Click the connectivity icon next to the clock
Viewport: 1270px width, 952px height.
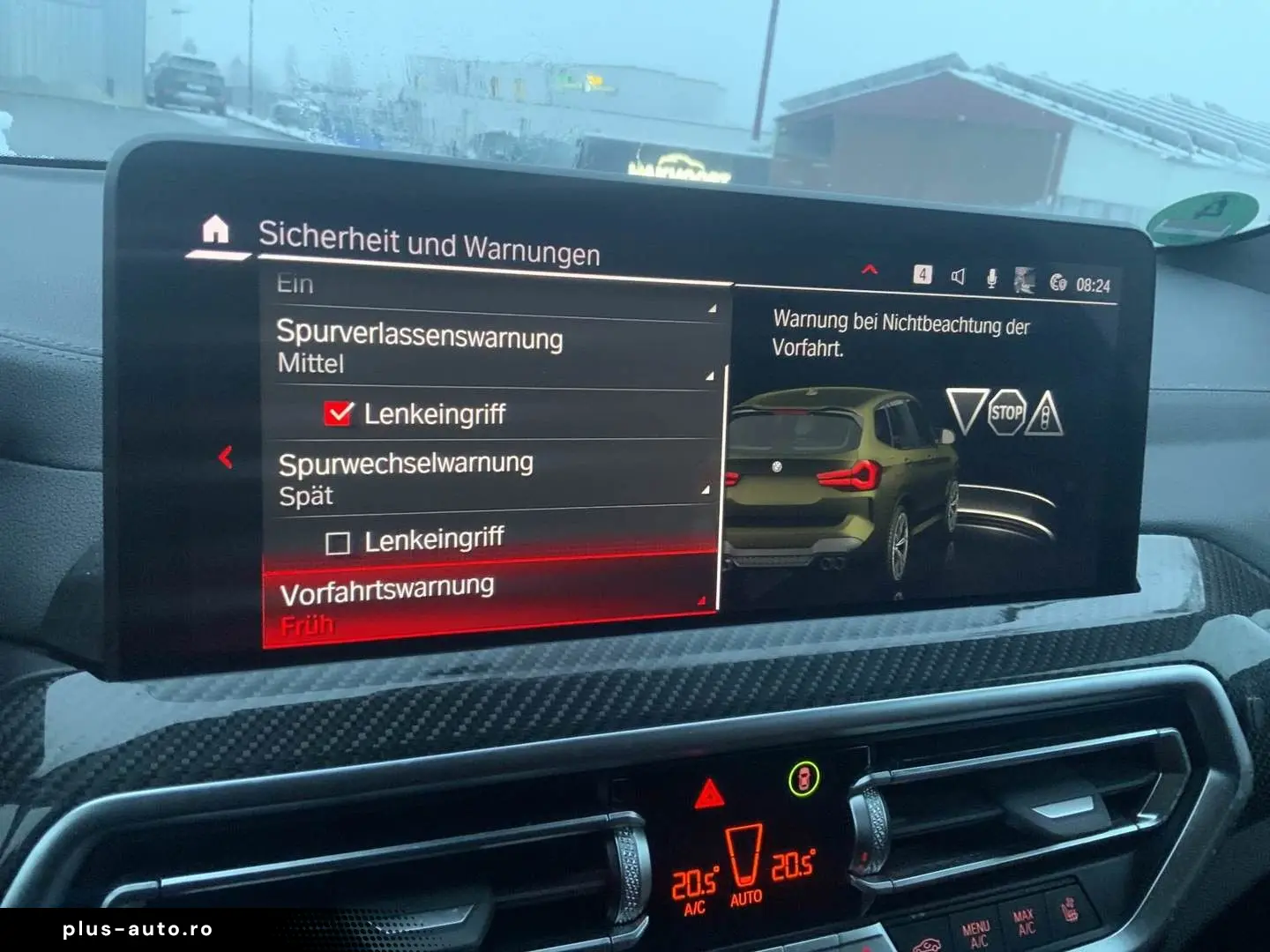click(x=1058, y=280)
